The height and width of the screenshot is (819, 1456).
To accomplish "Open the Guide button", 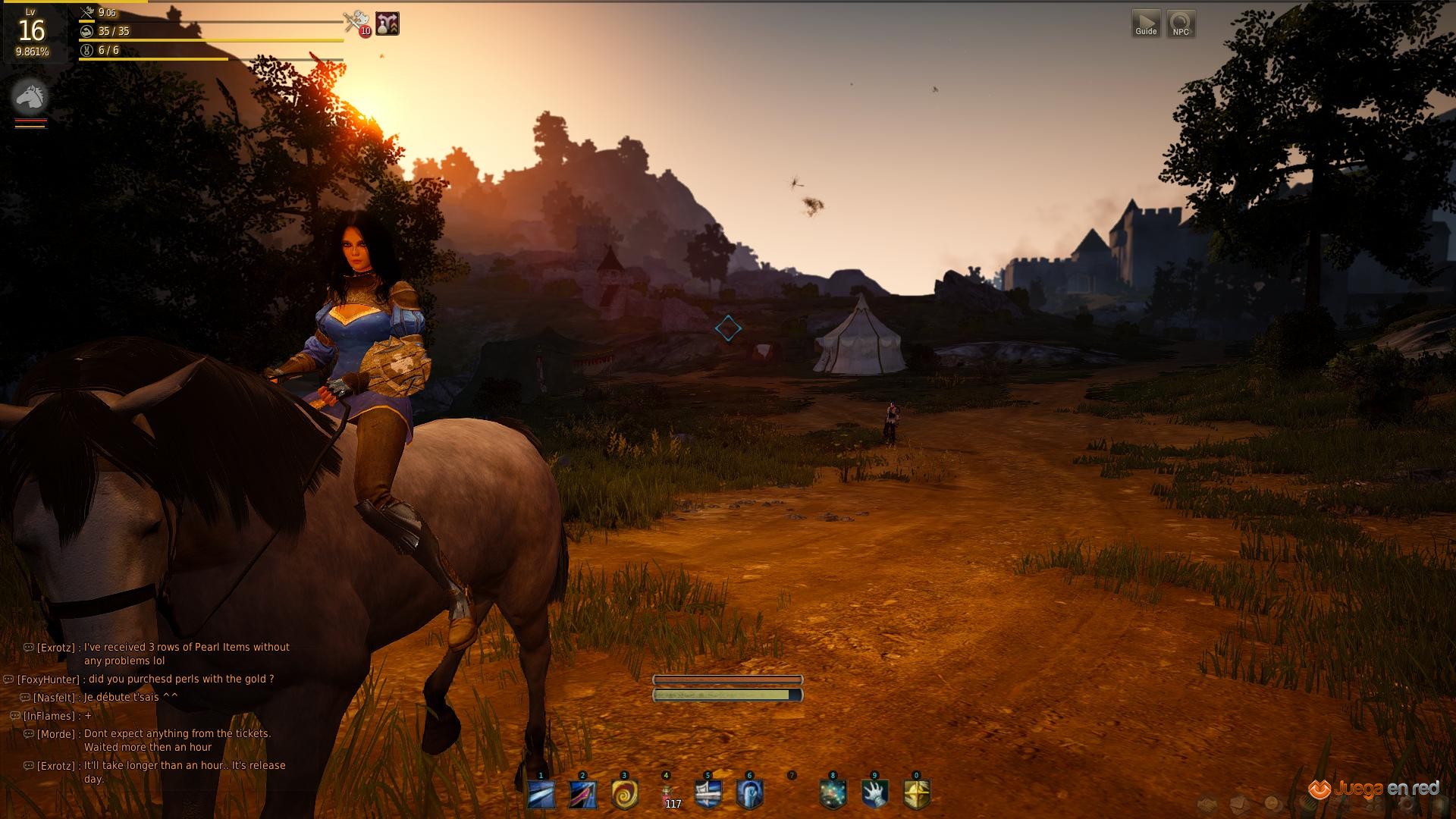I will 1146,23.
